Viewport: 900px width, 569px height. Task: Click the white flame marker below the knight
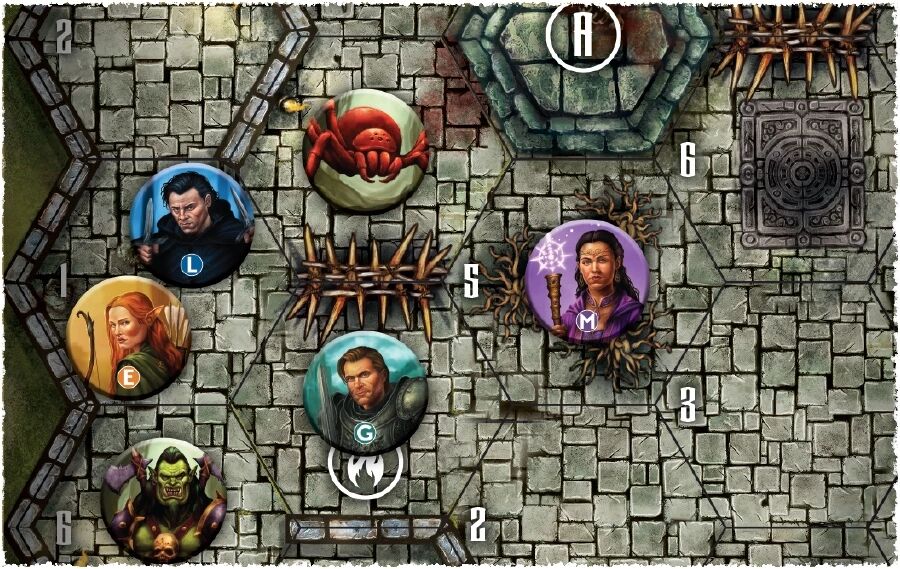(365, 466)
